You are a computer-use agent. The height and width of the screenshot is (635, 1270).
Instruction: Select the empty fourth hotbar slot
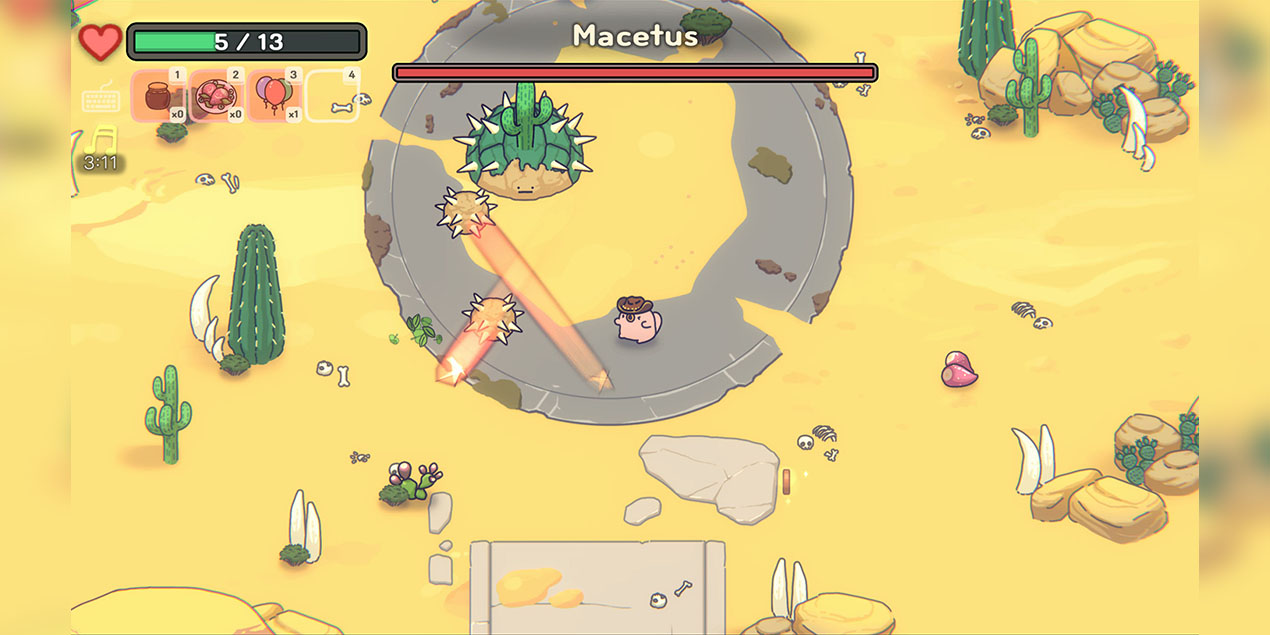coord(332,96)
